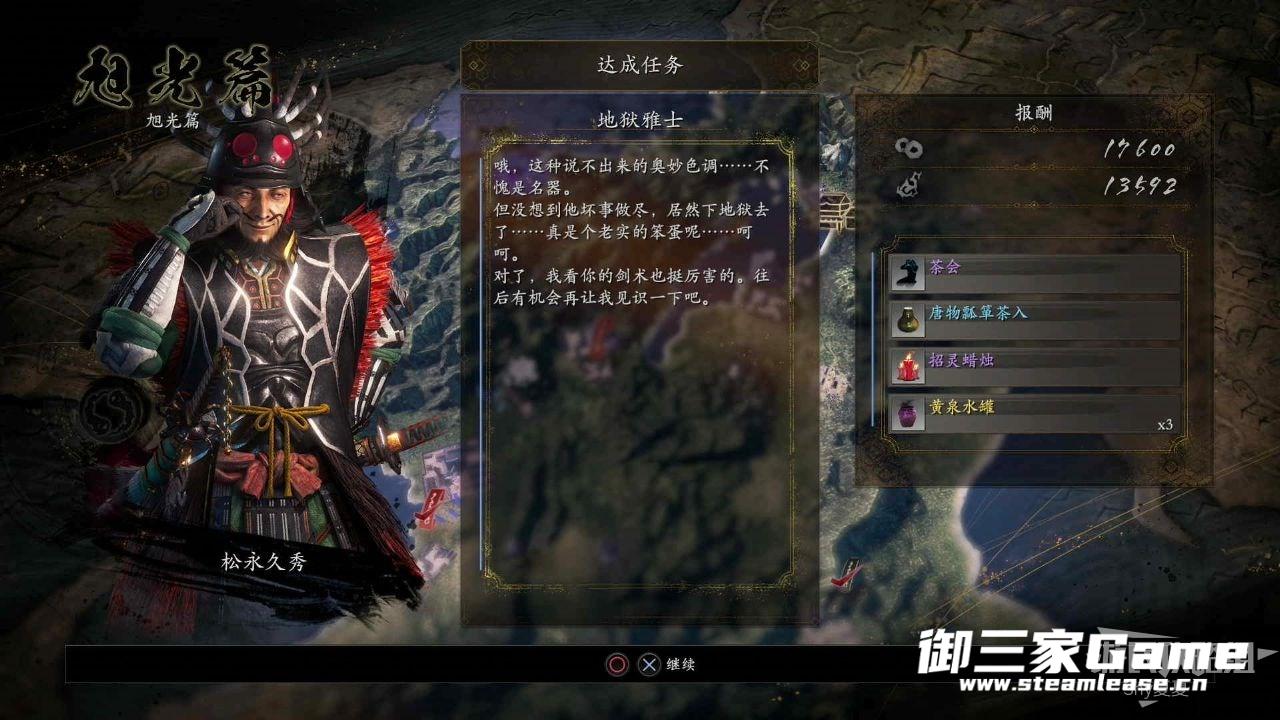
Task: Select the 茶会 reward row
Action: [x=1034, y=272]
